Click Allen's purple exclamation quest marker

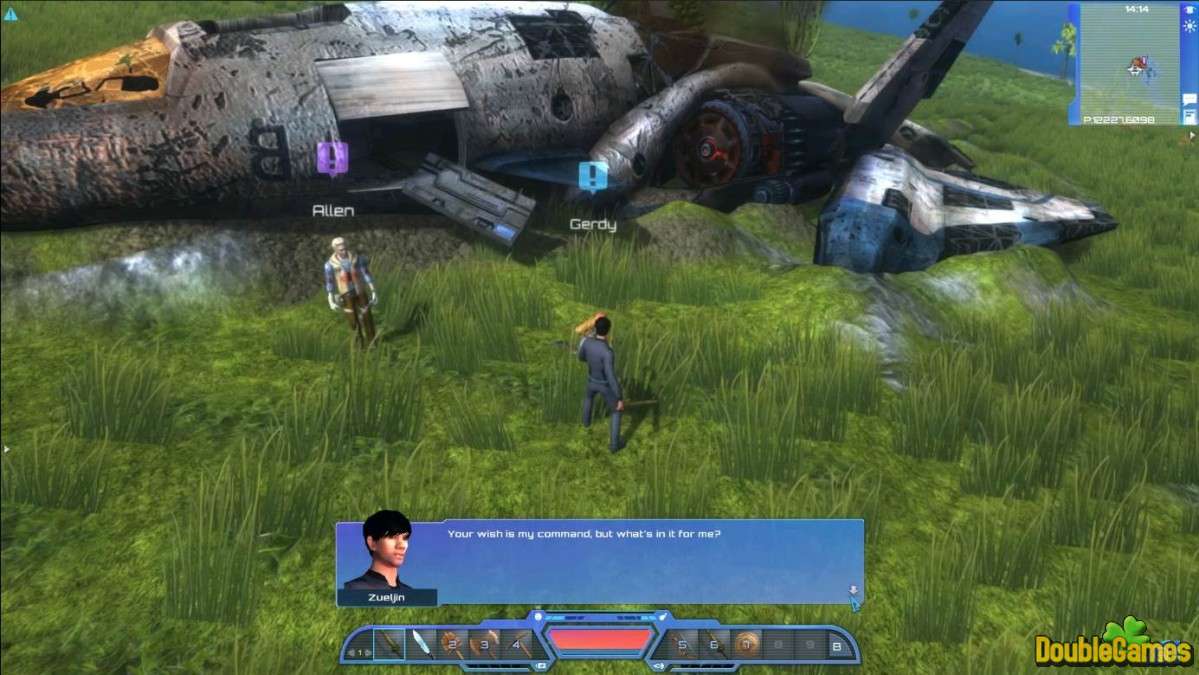point(332,157)
